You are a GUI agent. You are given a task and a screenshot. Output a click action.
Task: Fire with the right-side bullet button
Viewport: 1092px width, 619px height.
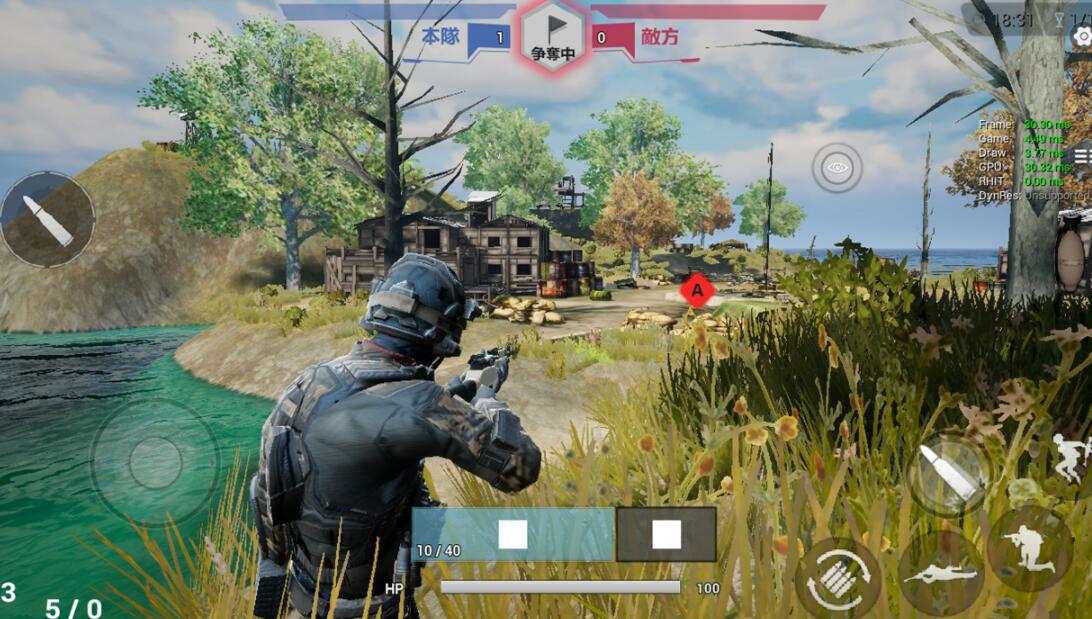[x=949, y=473]
